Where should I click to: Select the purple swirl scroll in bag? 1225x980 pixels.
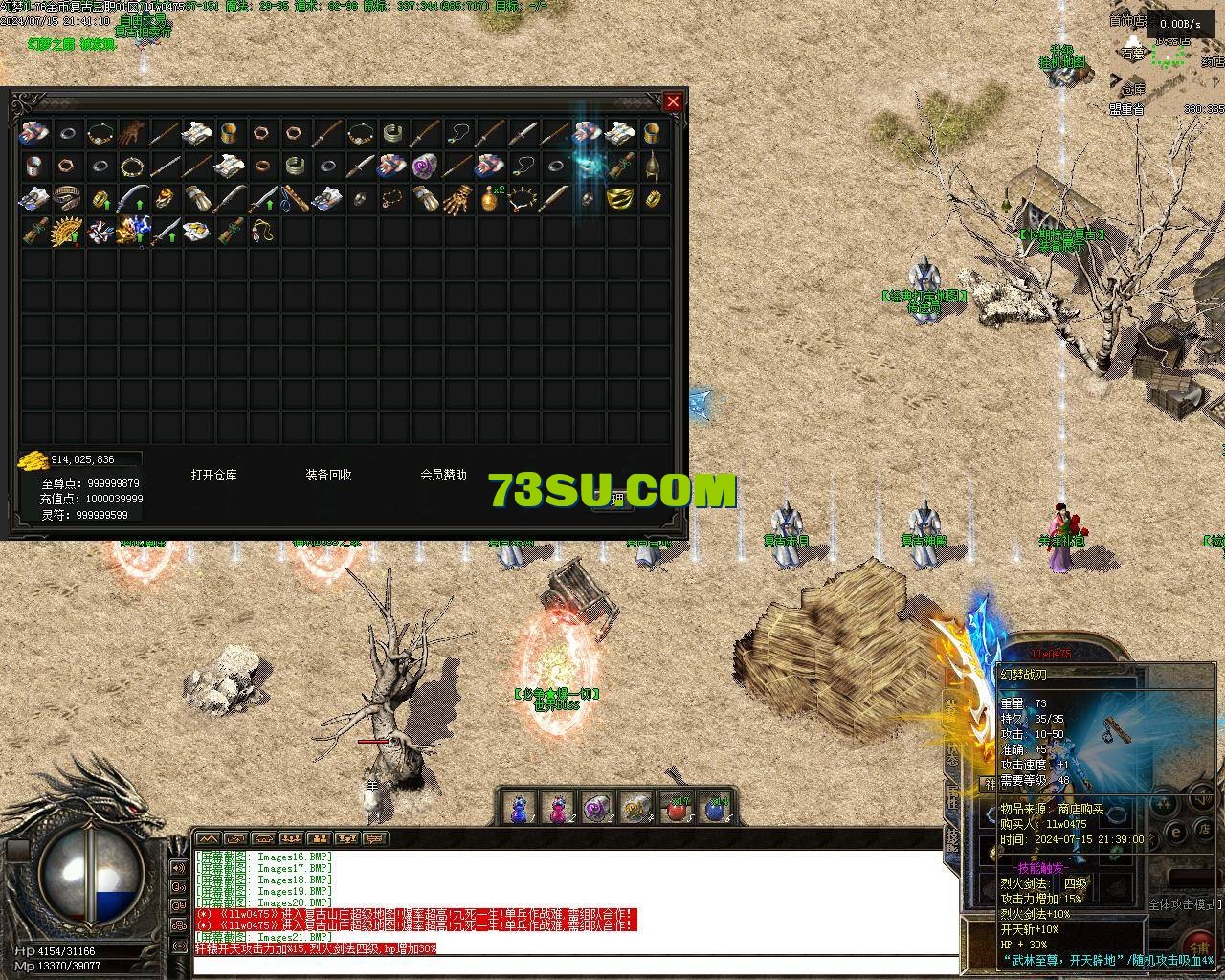click(425, 165)
